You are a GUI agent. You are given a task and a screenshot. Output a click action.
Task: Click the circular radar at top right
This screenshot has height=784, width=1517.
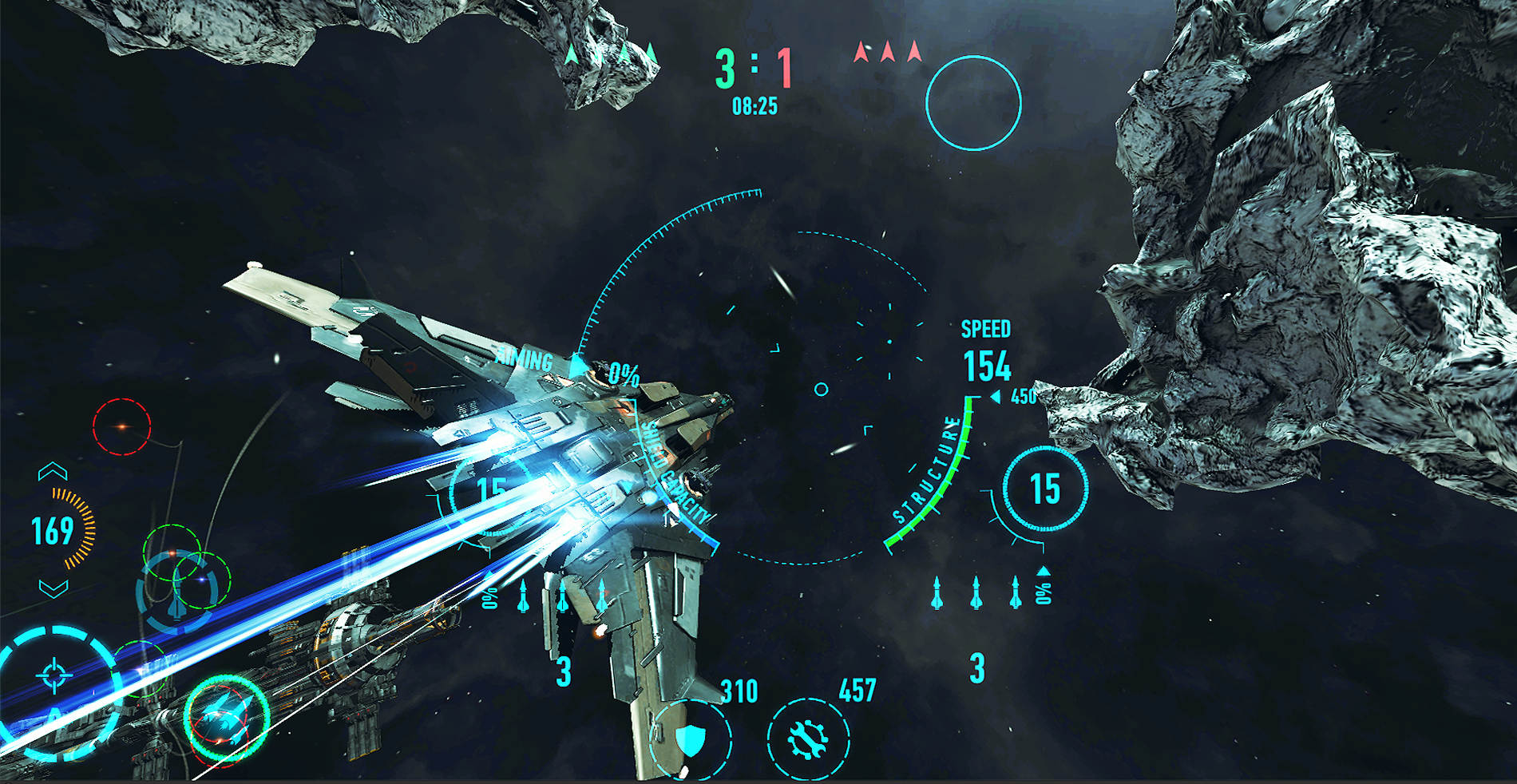[x=972, y=102]
